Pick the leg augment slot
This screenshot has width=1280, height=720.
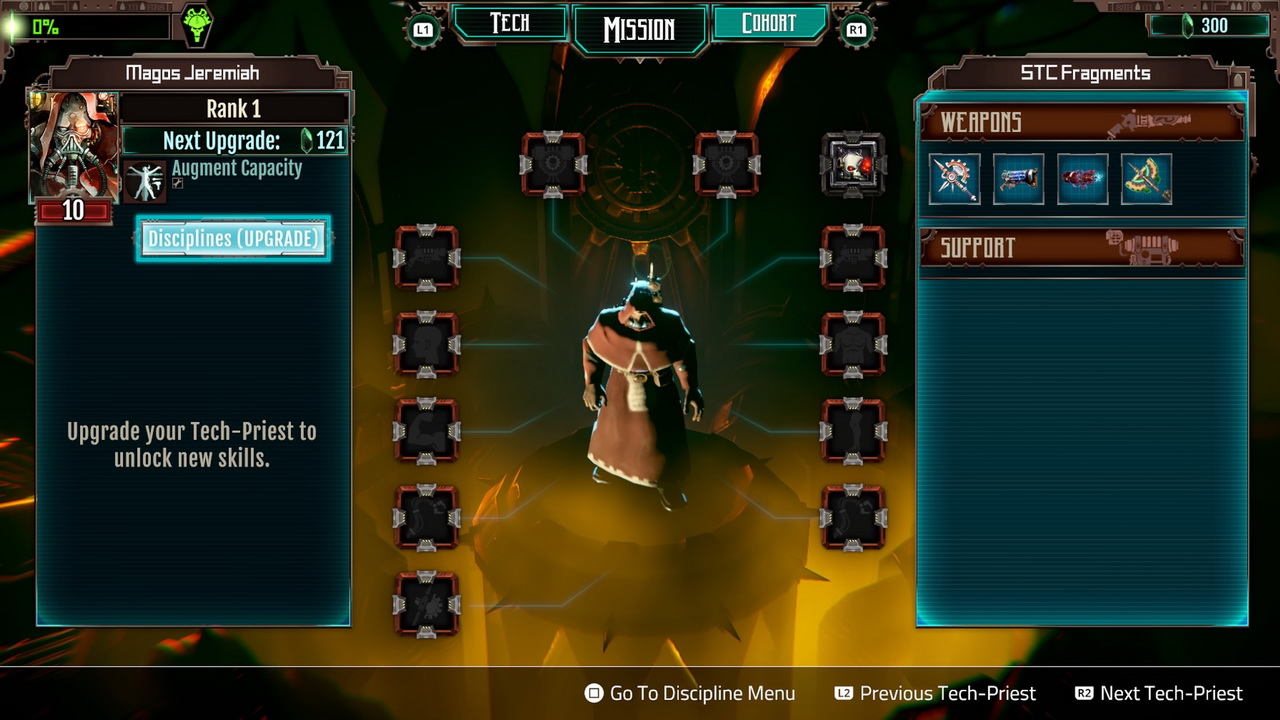click(x=853, y=431)
